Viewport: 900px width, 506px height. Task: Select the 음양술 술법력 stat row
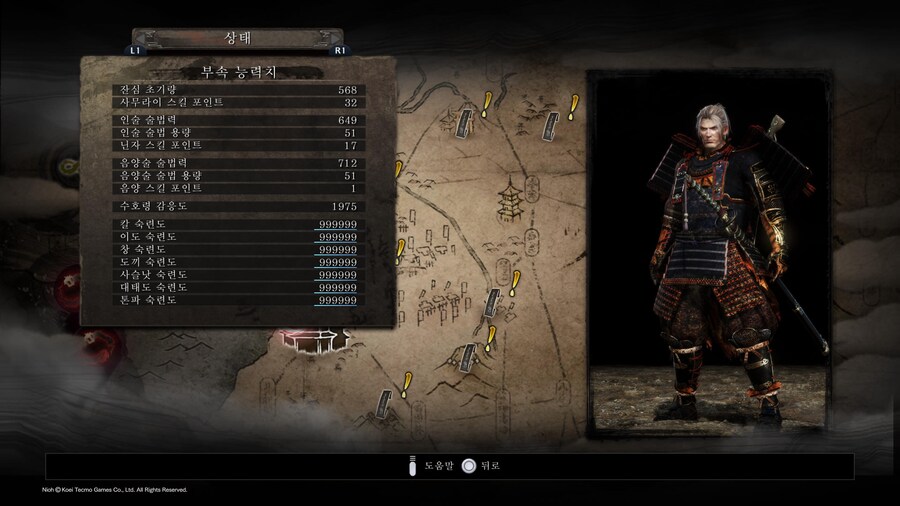(x=238, y=163)
